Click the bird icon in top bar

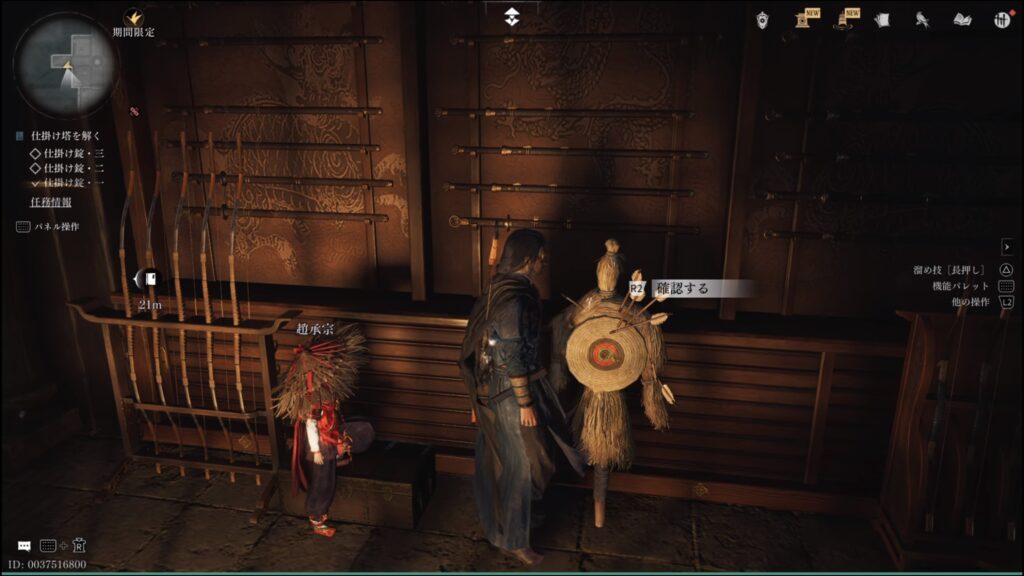point(922,18)
